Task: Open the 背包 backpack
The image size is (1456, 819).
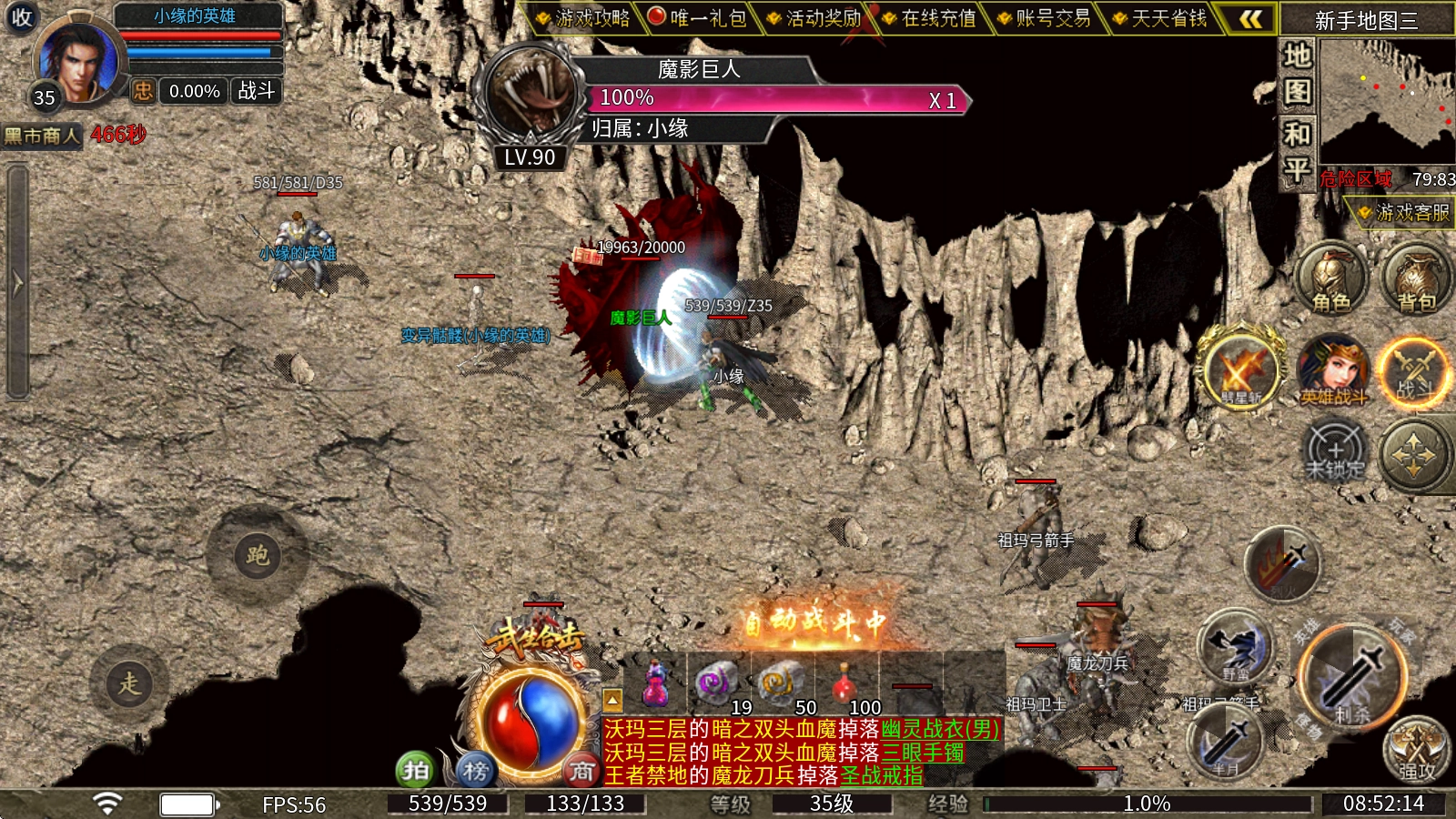Action: (x=1415, y=279)
